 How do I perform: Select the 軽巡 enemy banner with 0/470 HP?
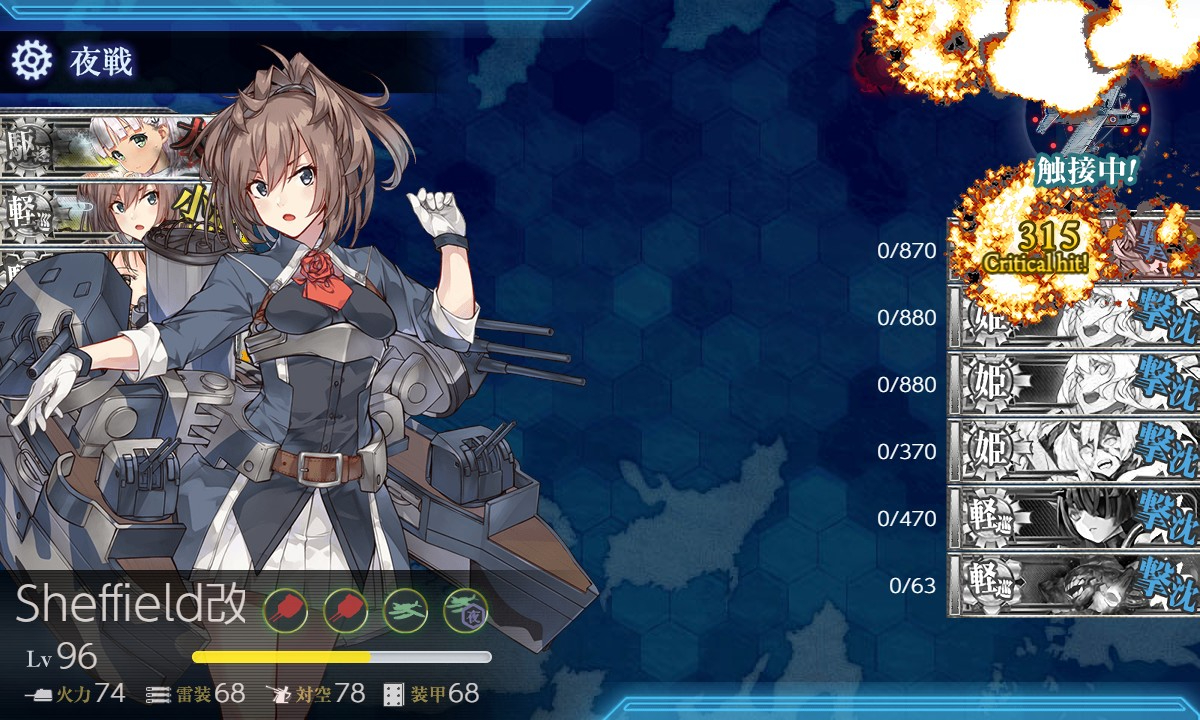(x=1072, y=518)
